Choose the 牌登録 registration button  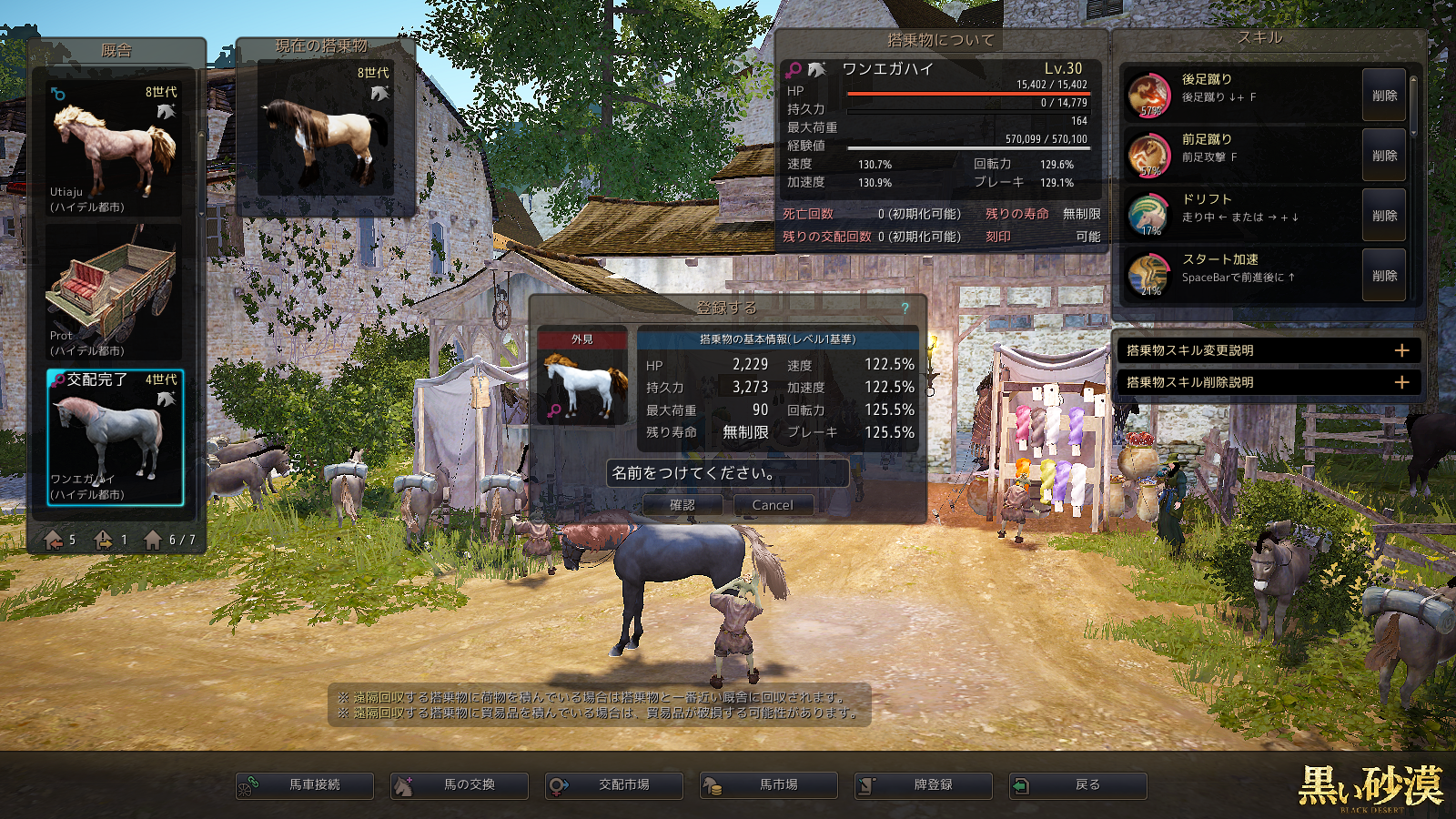point(924,784)
